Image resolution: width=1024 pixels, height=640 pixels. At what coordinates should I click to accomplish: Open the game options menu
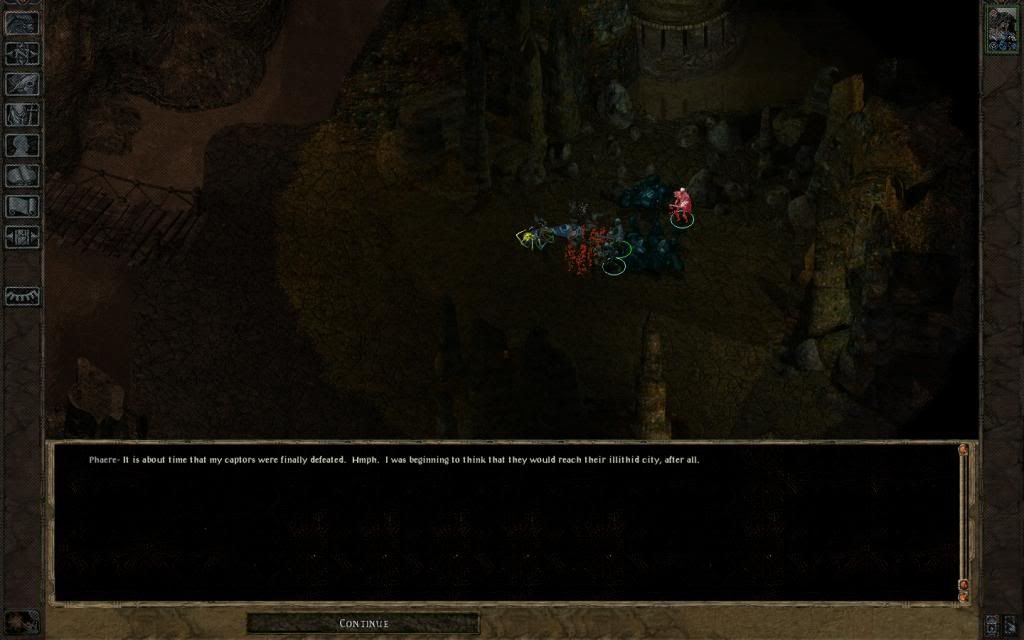coord(22,237)
